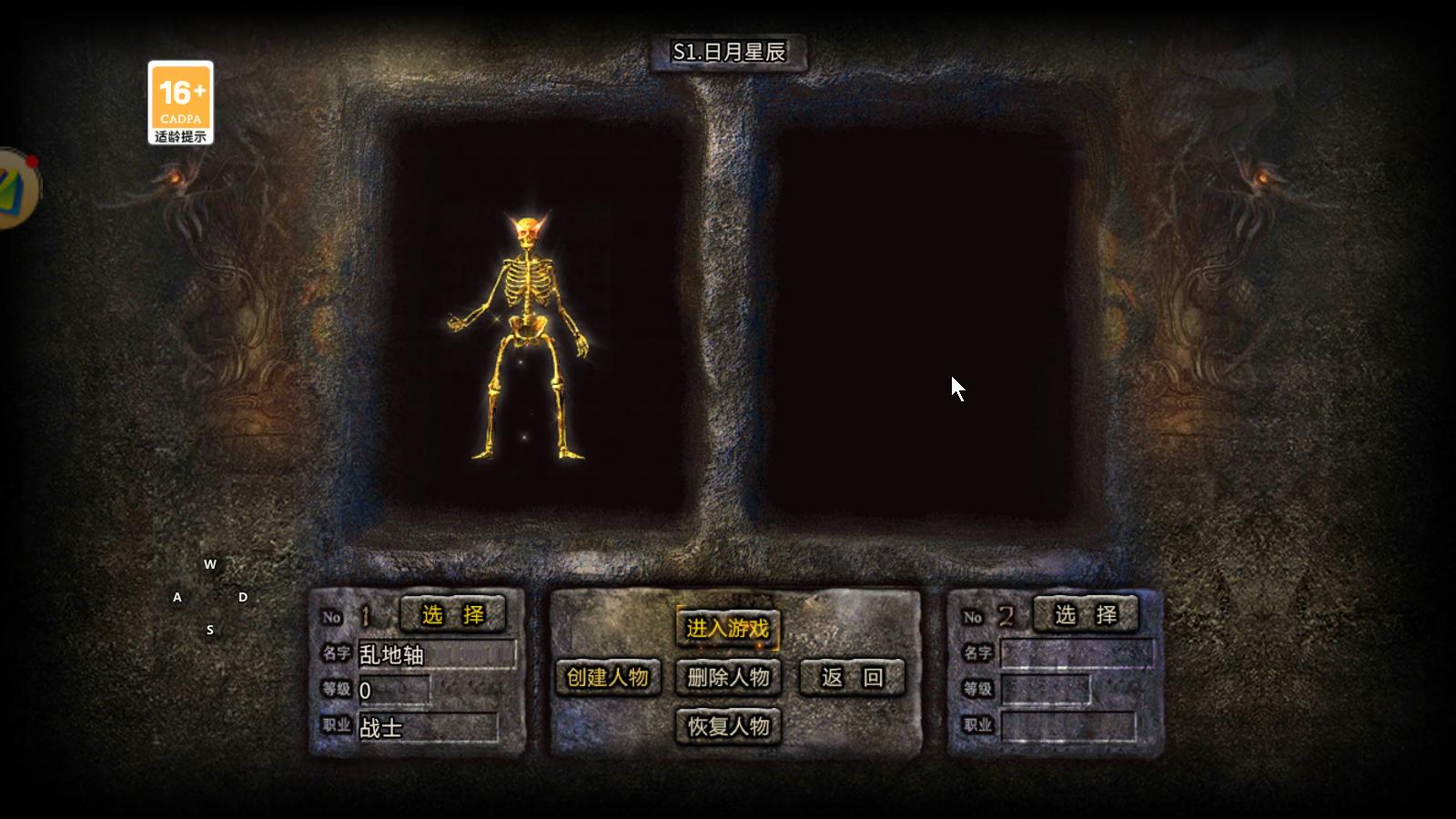Restore a character via 恢复人物

pyautogui.click(x=728, y=726)
